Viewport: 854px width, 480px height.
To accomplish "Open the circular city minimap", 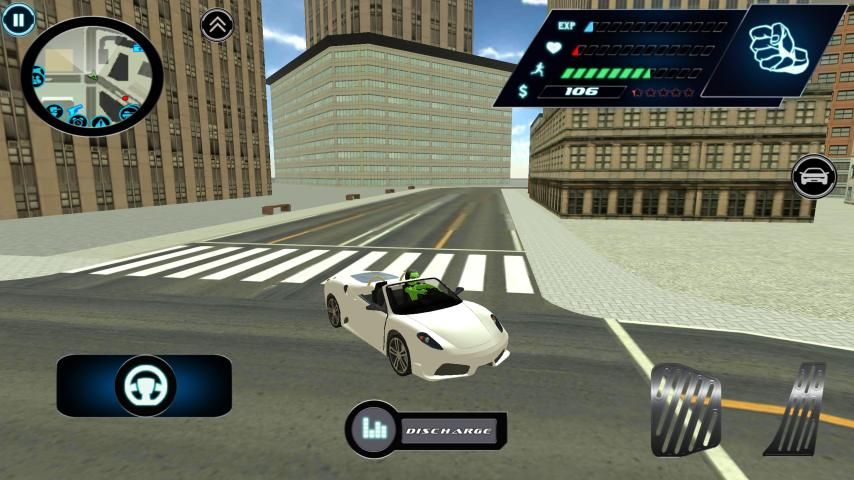I will (91, 76).
